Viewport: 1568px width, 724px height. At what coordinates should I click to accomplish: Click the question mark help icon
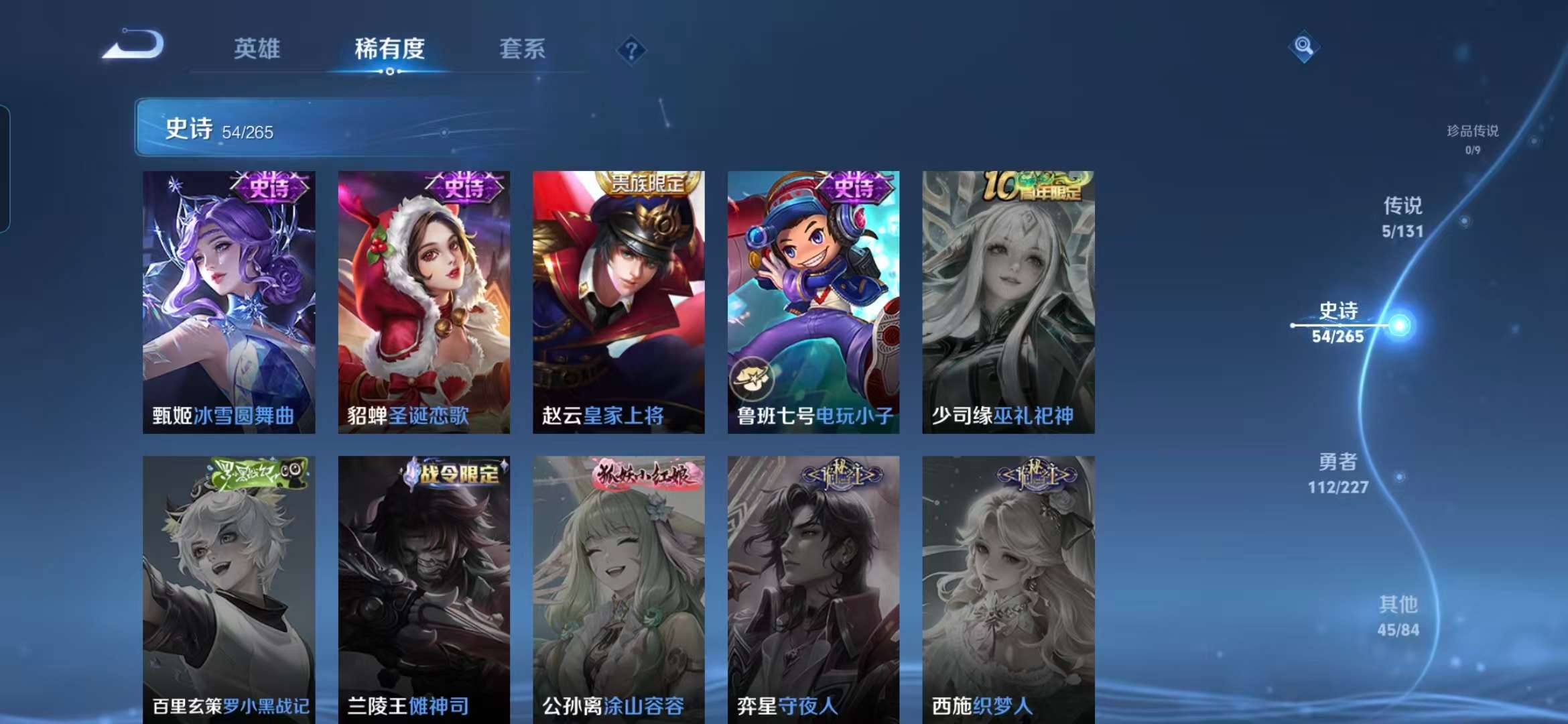(x=631, y=50)
